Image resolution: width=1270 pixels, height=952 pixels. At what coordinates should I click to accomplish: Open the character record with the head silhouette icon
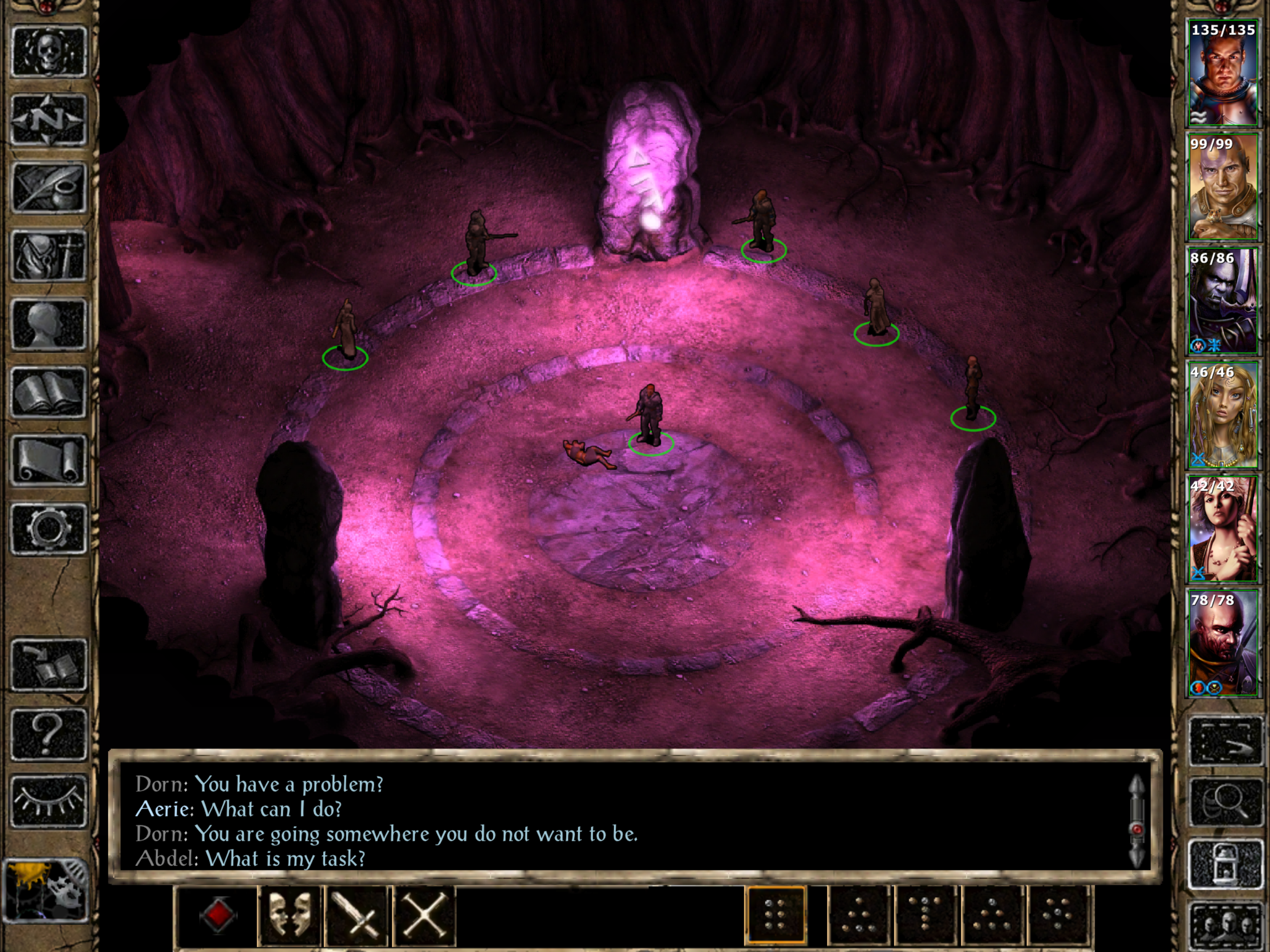(x=49, y=324)
